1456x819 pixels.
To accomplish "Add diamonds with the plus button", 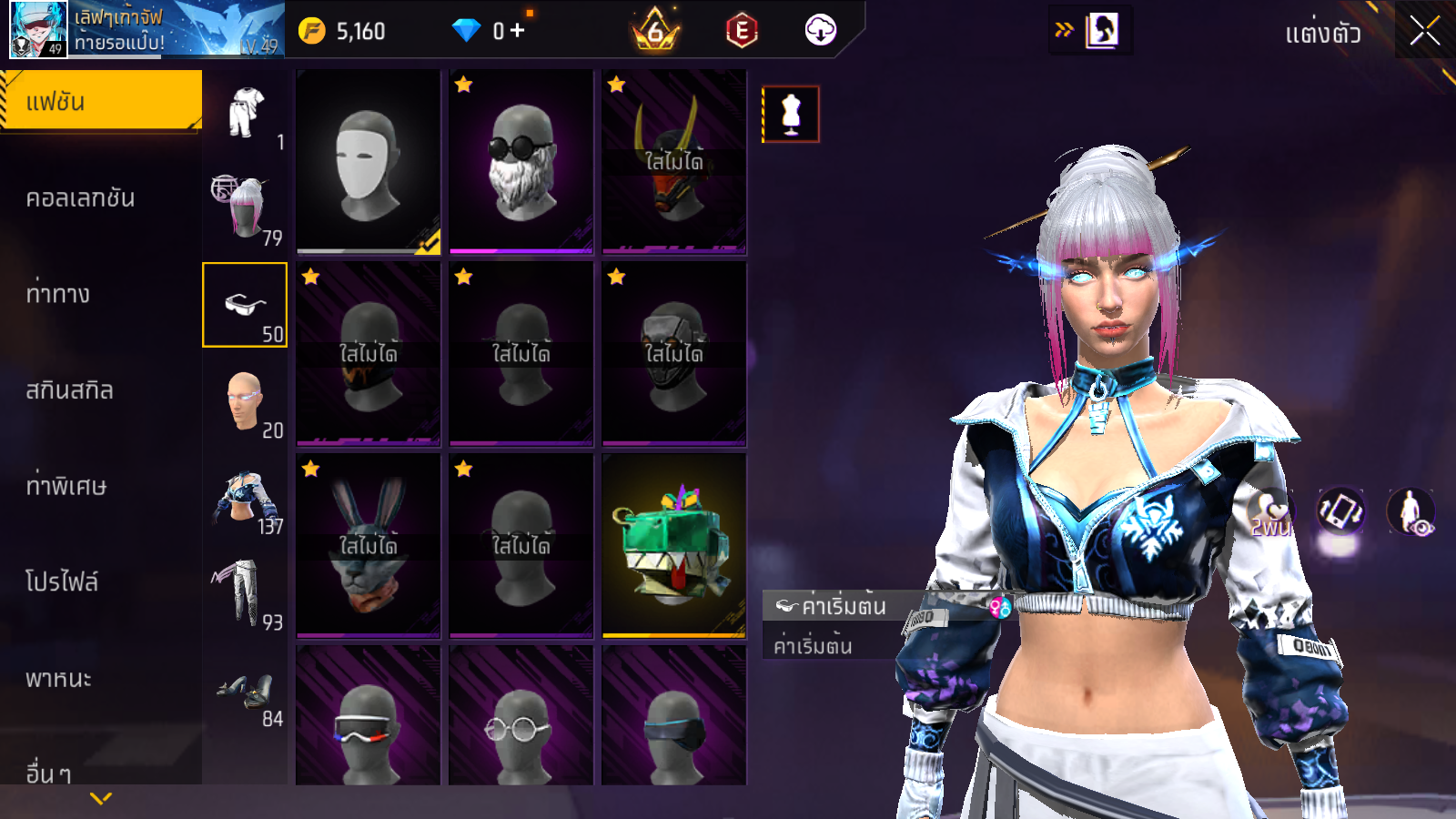I will coord(518,31).
